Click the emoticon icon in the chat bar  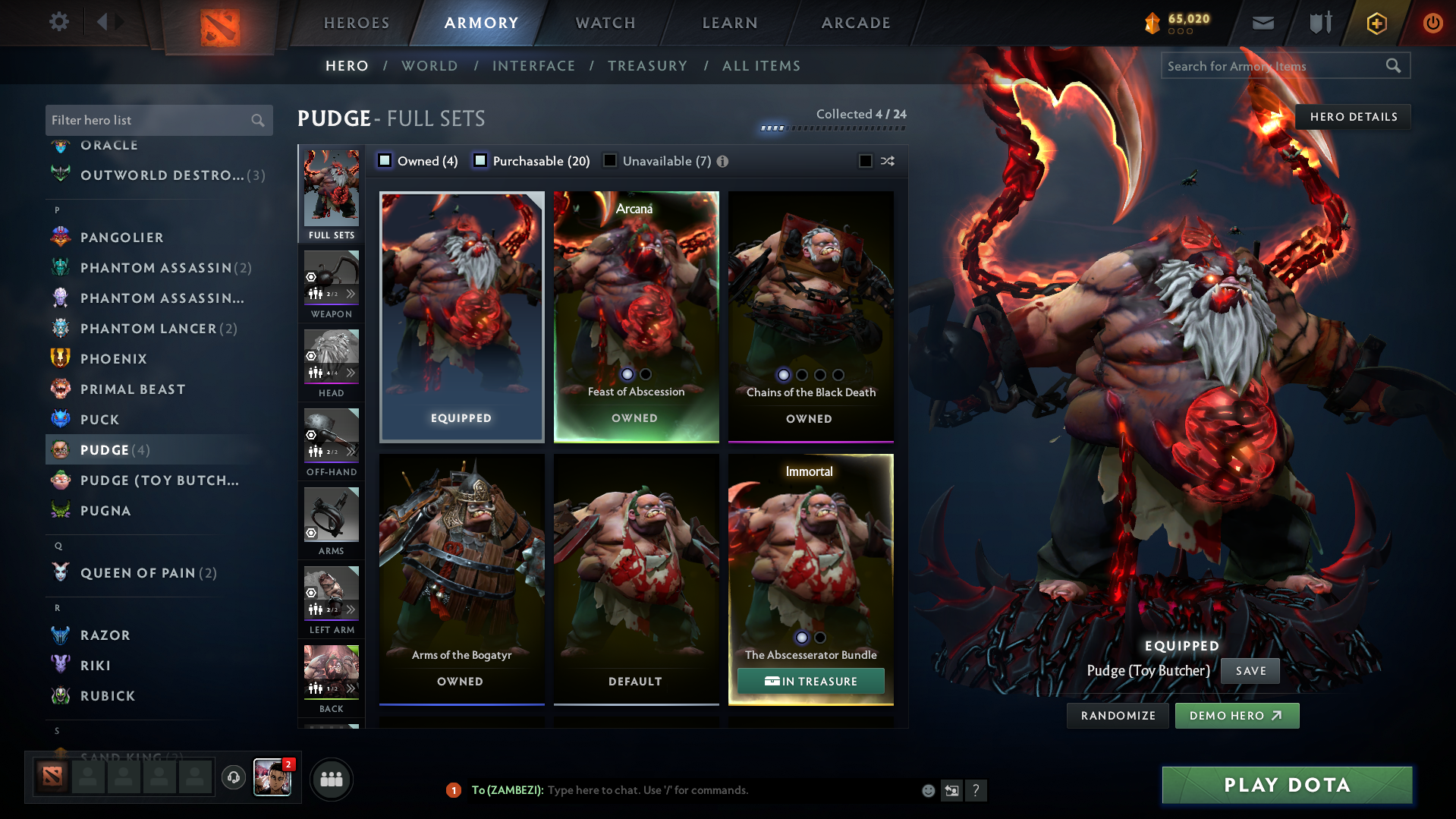[x=927, y=790]
